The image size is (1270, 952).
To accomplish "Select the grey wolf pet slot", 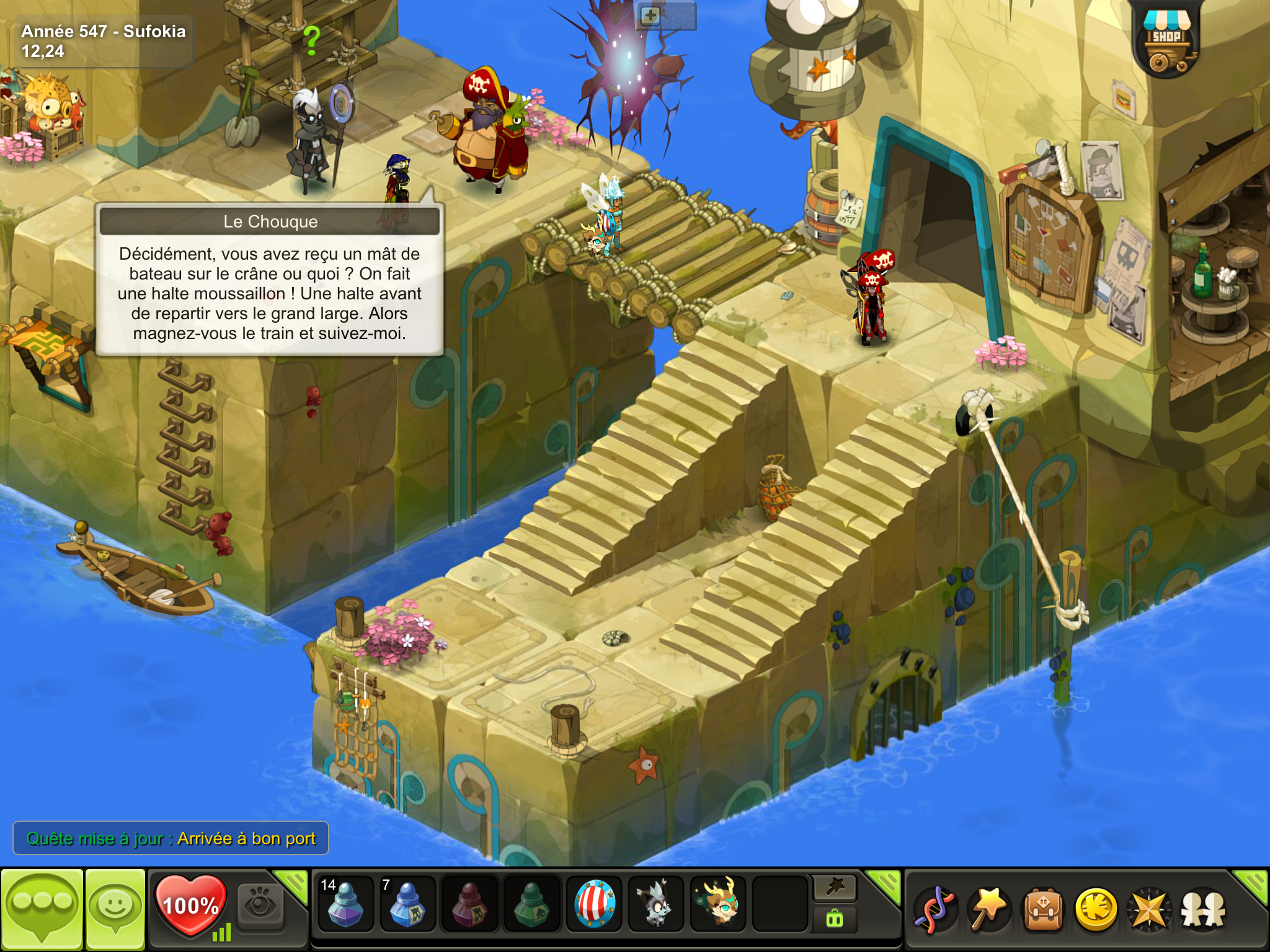I will coord(656,904).
